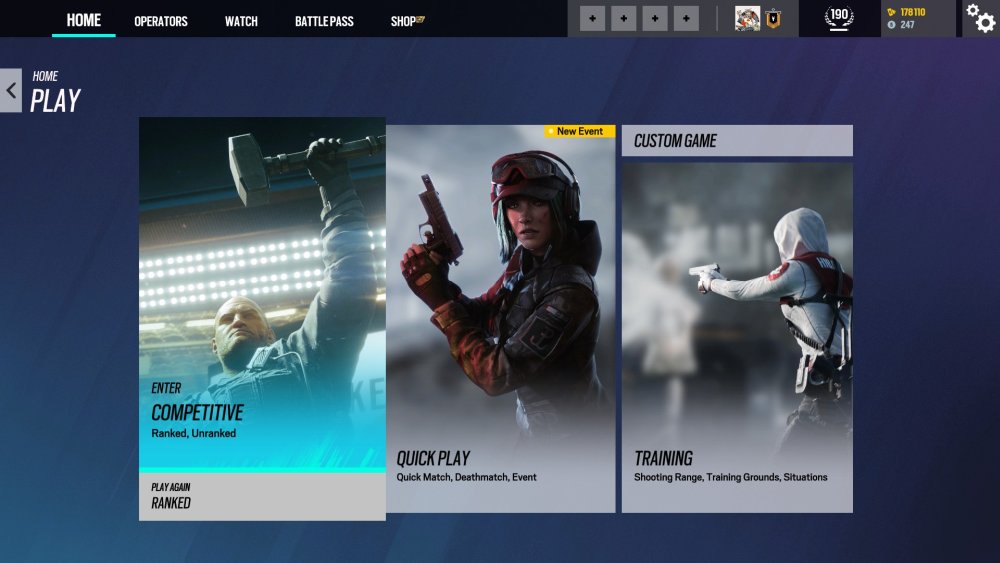Switch to the Home tab

tap(84, 21)
